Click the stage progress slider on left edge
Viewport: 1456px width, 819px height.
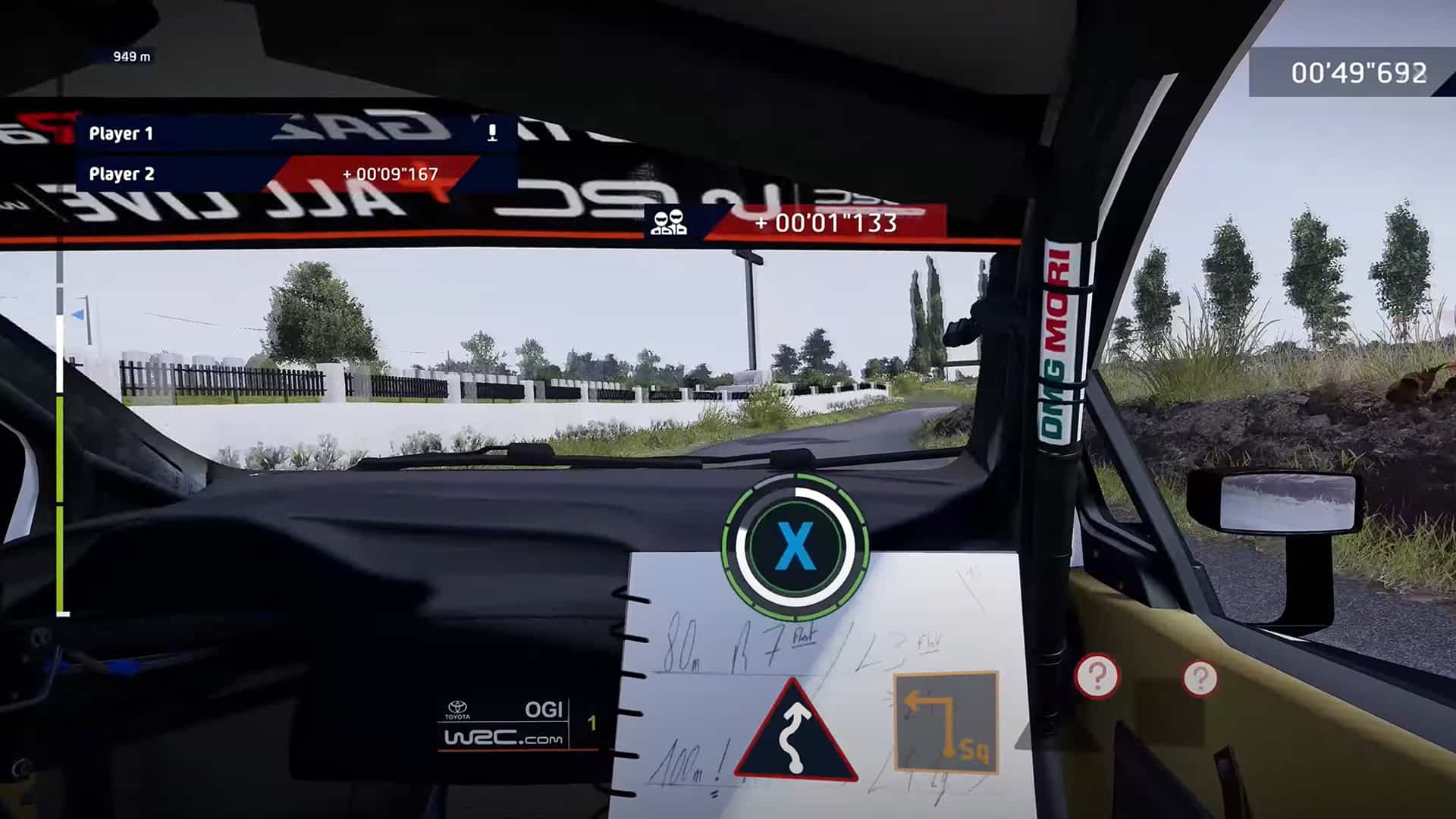point(59,455)
